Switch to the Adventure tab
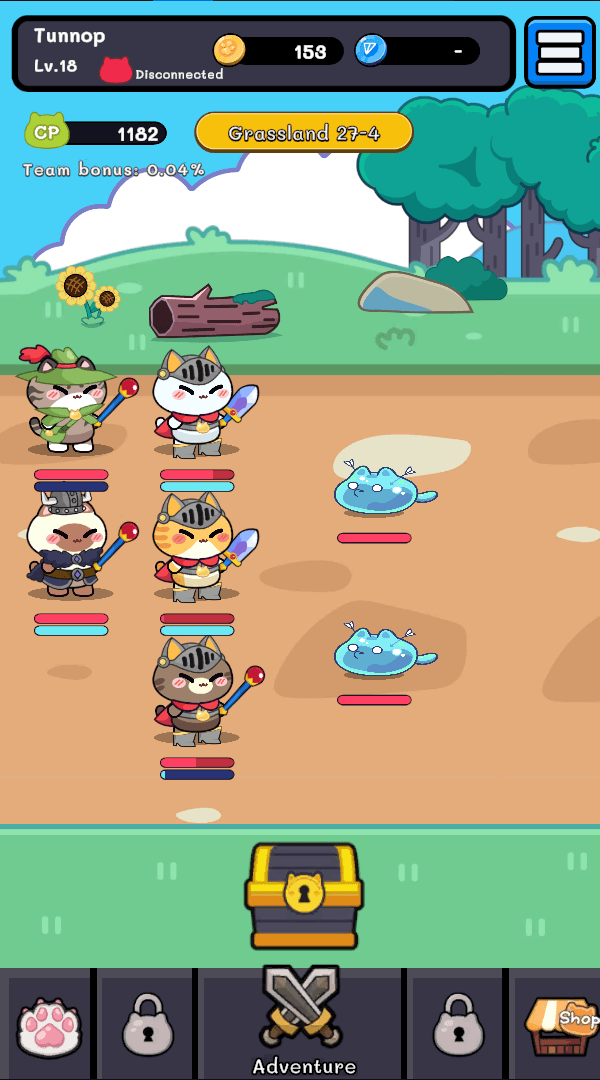The height and width of the screenshot is (1080, 600). tap(303, 1022)
